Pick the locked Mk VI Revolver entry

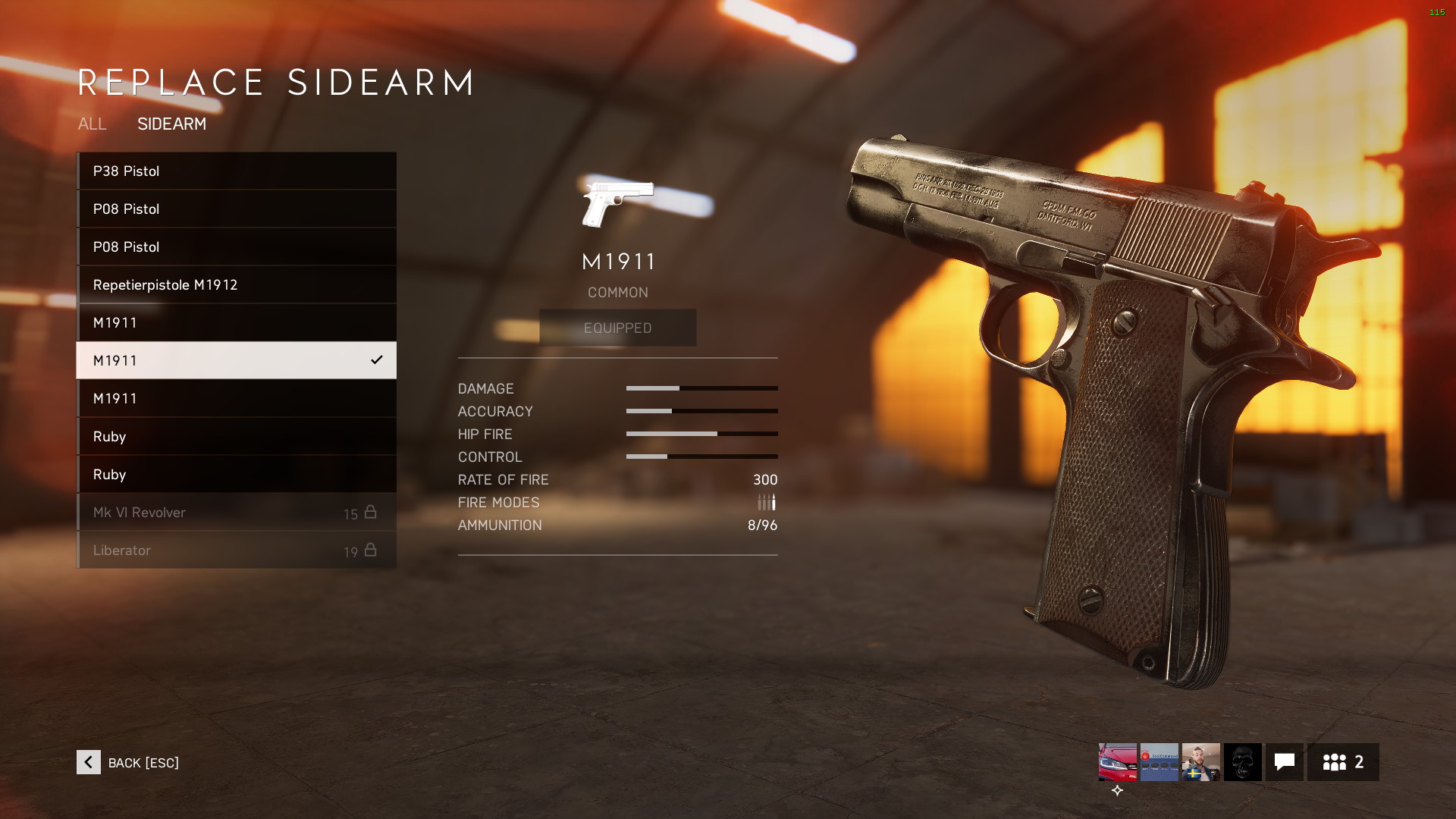pos(236,513)
